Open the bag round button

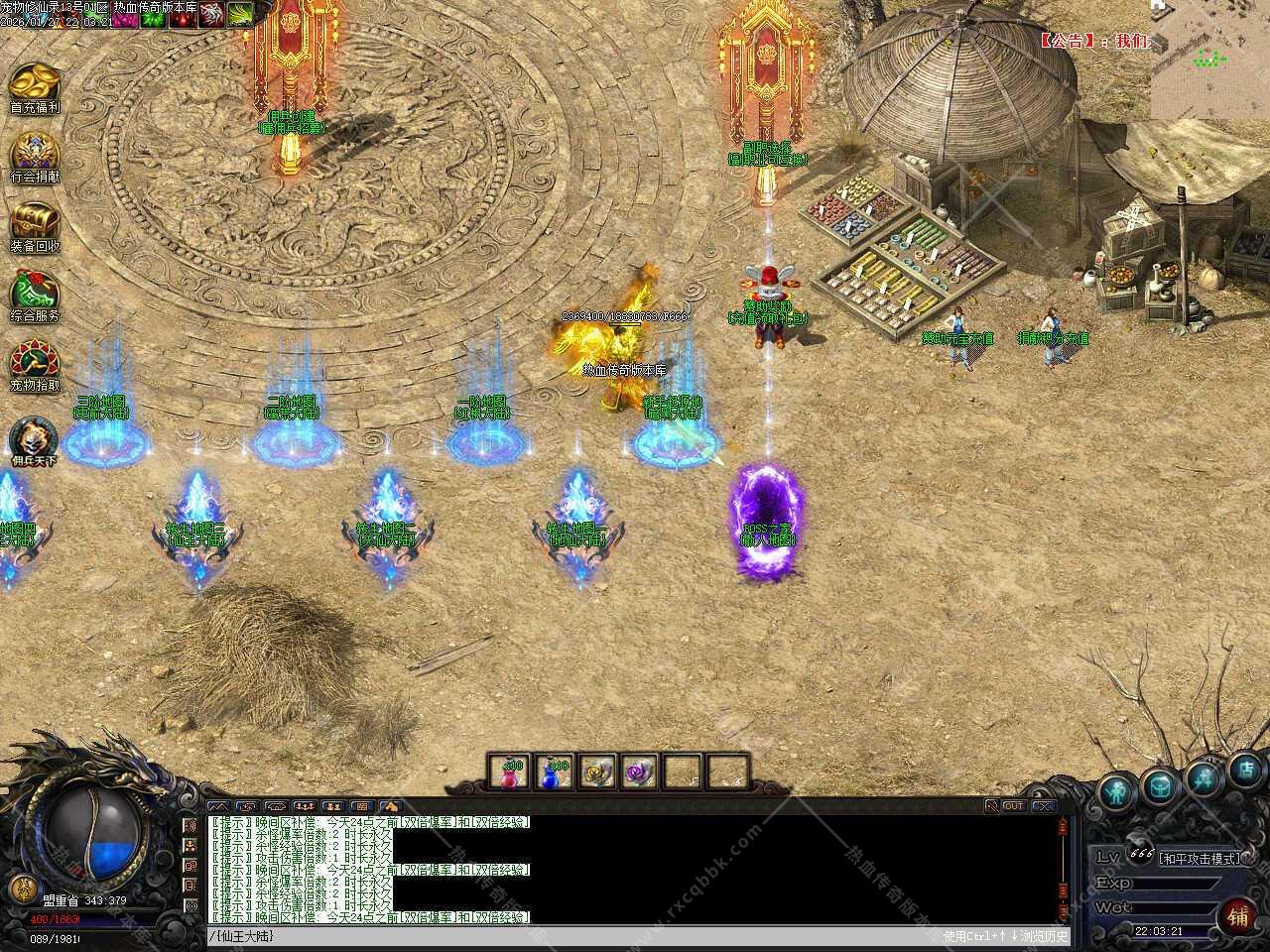click(1160, 786)
